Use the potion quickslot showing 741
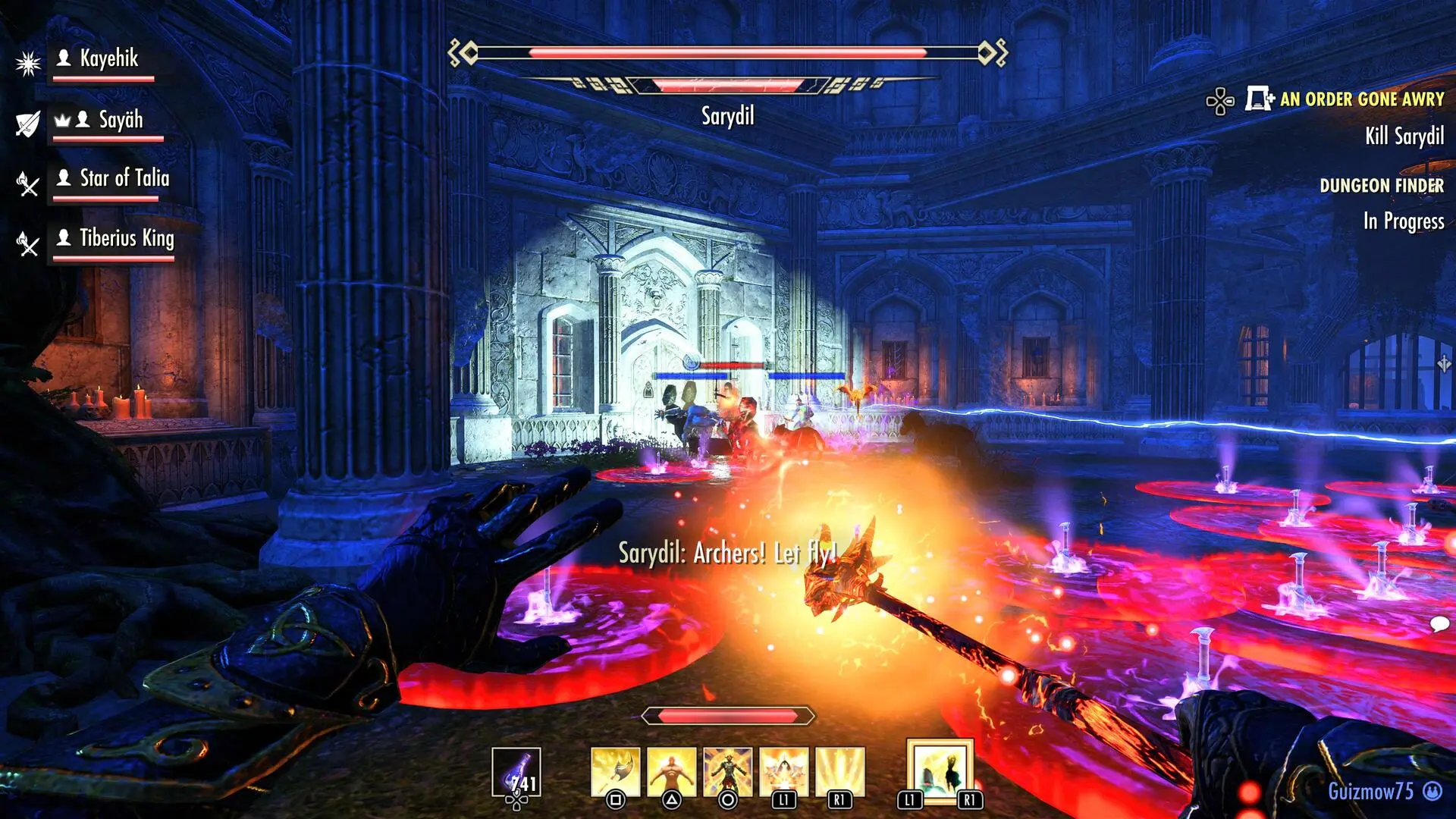 tap(516, 773)
